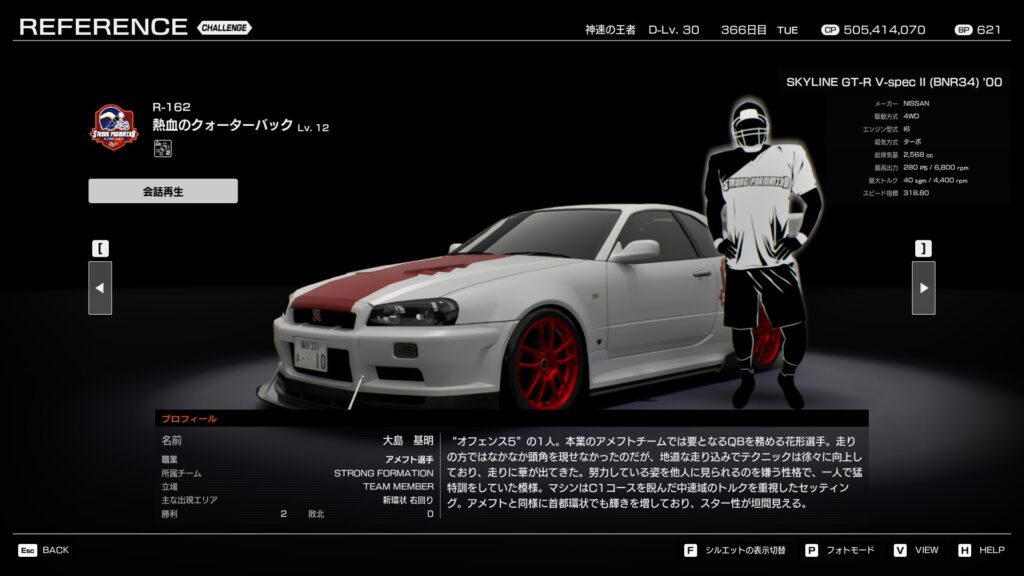Screen dimensions: 1024x576
Task: Advance to the next rival with right arrow
Action: point(923,288)
